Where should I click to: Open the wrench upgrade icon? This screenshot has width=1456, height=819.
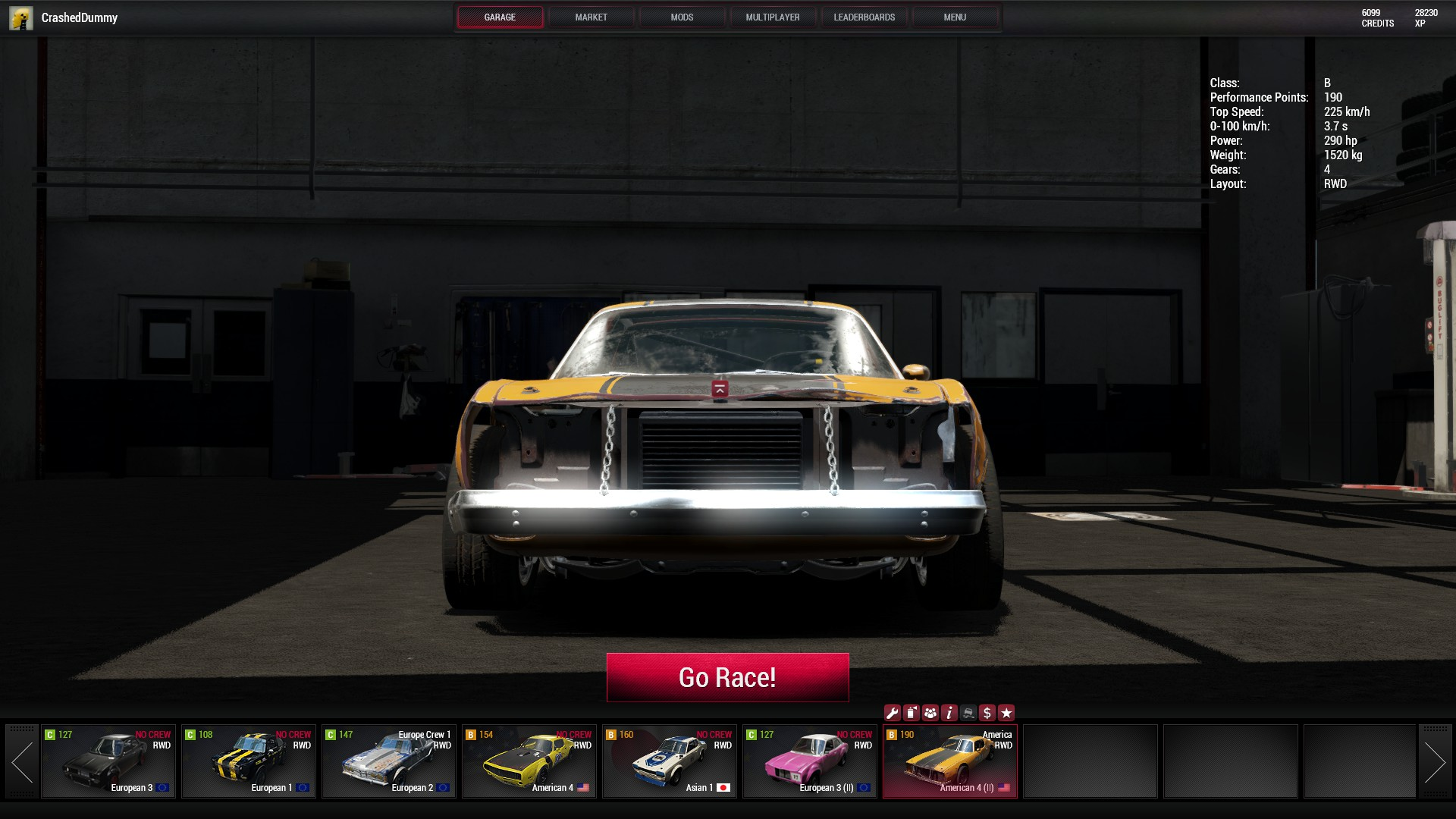(892, 713)
